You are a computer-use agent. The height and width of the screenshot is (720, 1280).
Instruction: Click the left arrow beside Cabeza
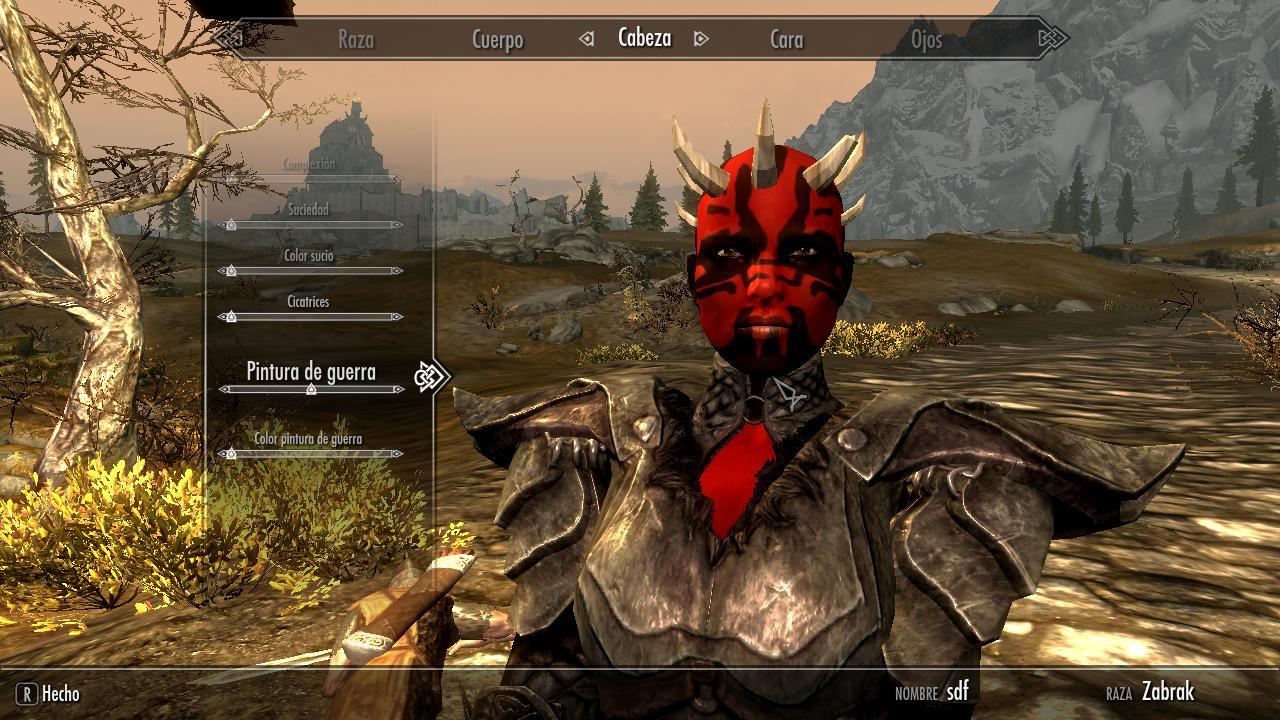587,39
